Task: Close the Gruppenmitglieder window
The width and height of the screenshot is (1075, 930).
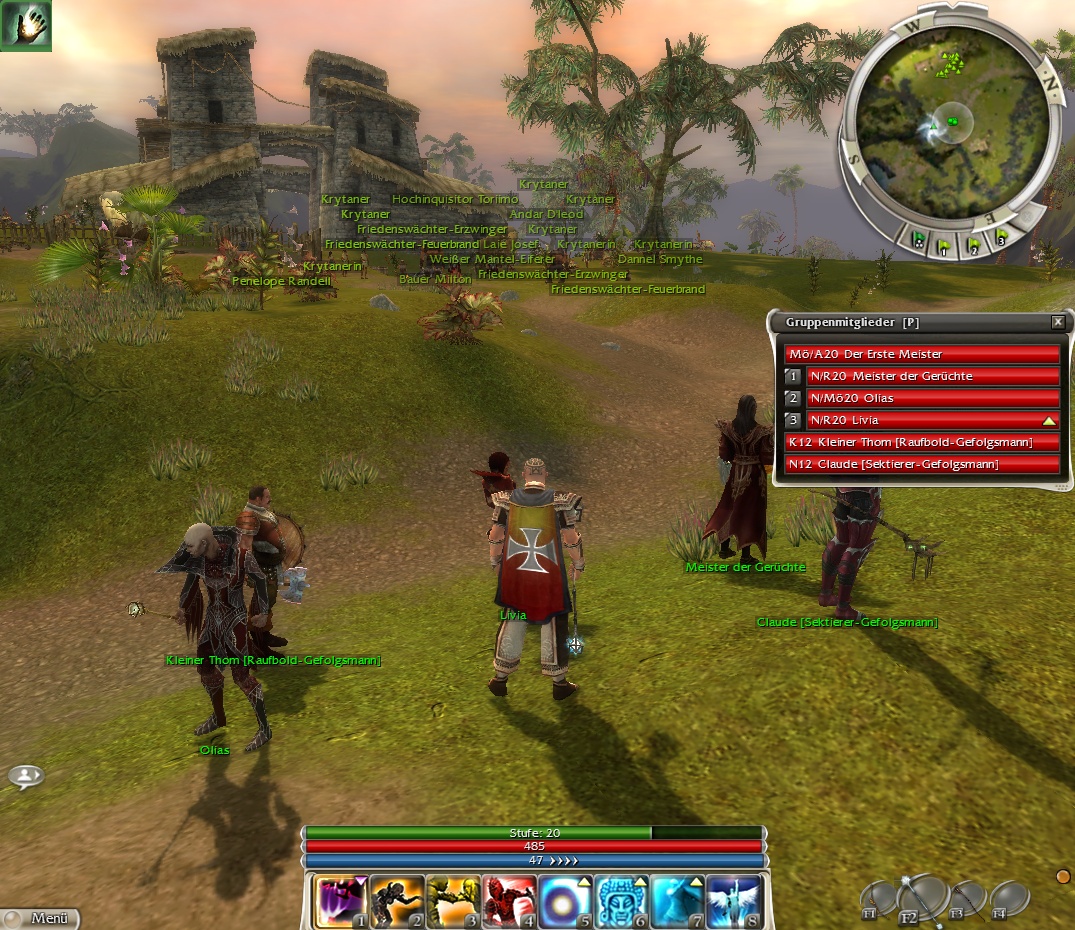Action: click(x=1058, y=322)
